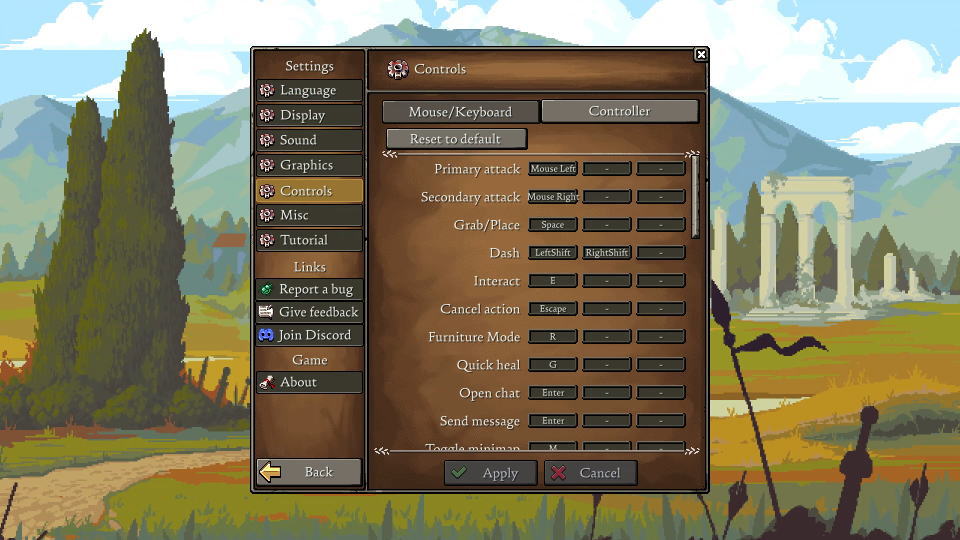The width and height of the screenshot is (960, 540).
Task: Click the Report a bug link
Action: 308,289
